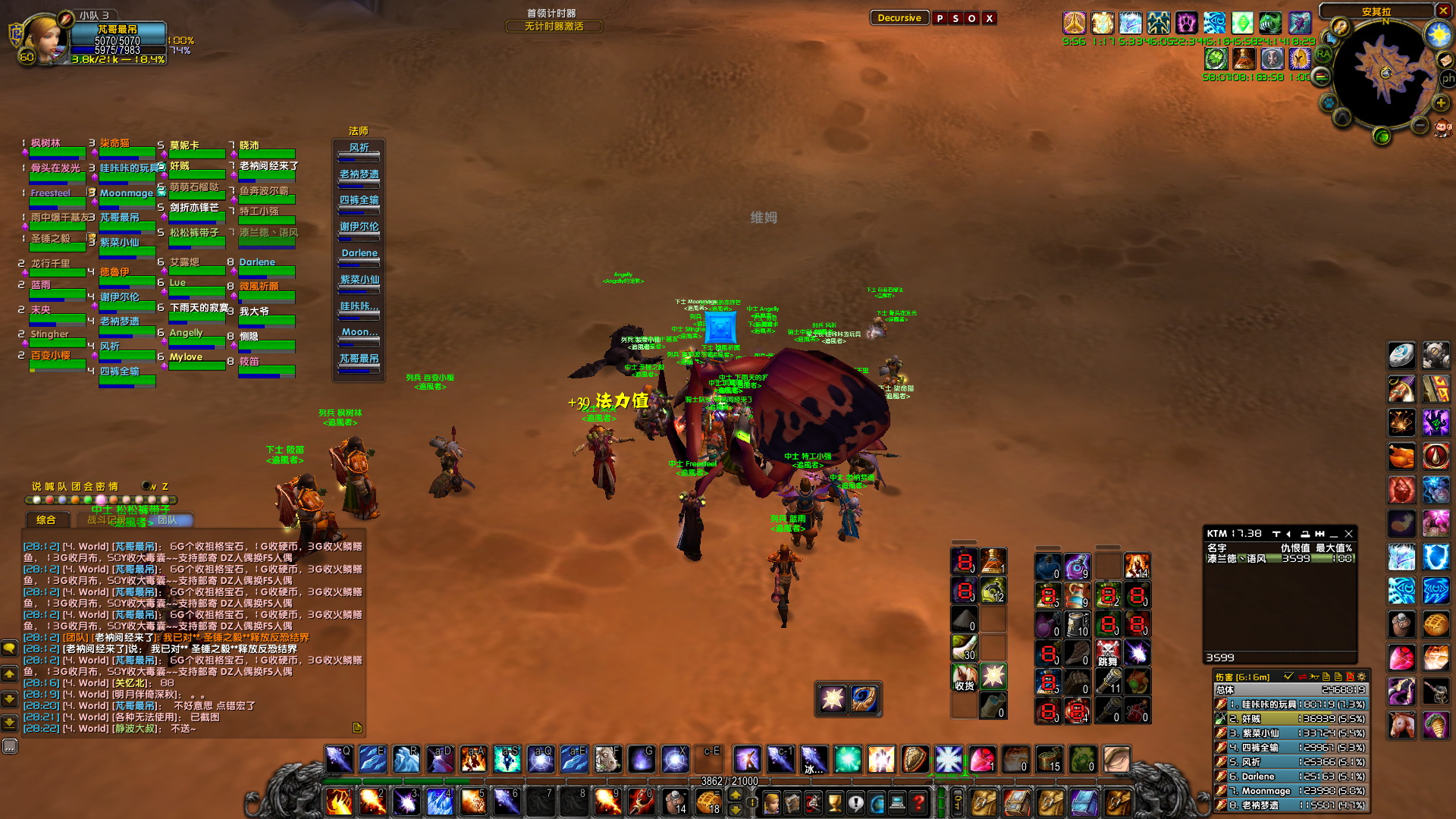Click the mail envelope icon beside the minimap
Screen dimensions: 1456x819
click(1445, 60)
